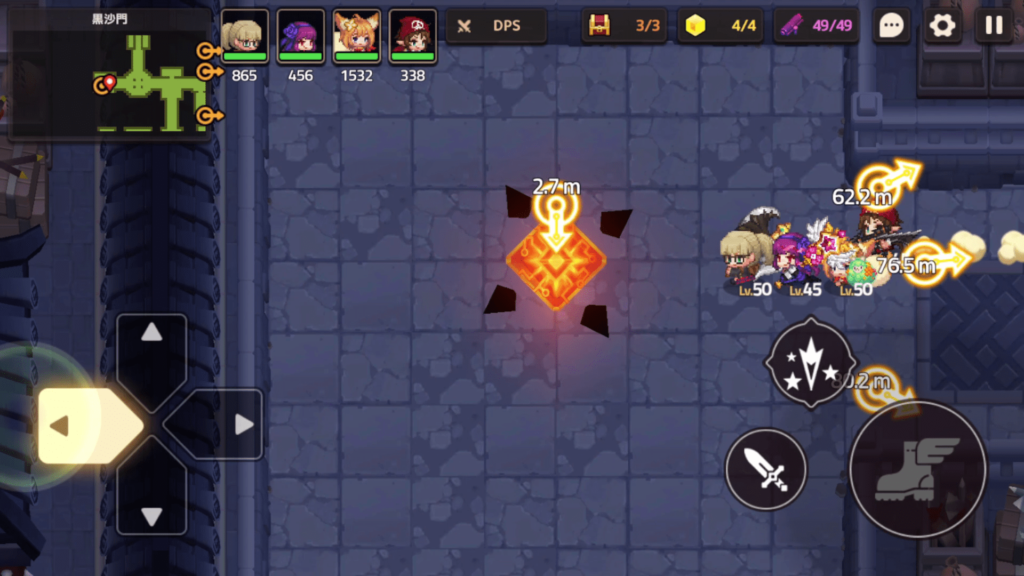Select the blonde hero portrait
1024x576 pixels.
[x=244, y=33]
